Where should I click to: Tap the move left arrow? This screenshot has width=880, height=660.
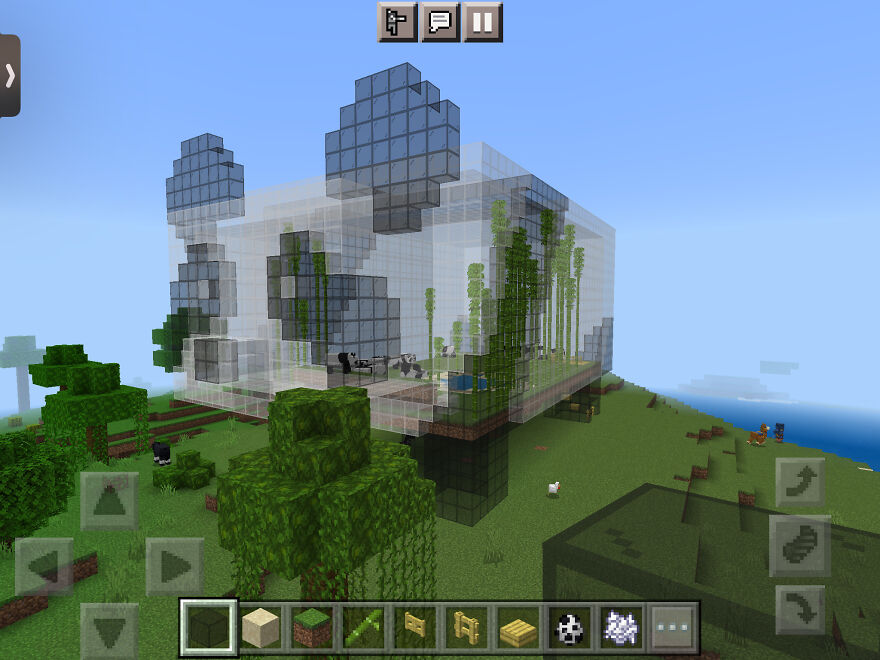click(x=44, y=567)
